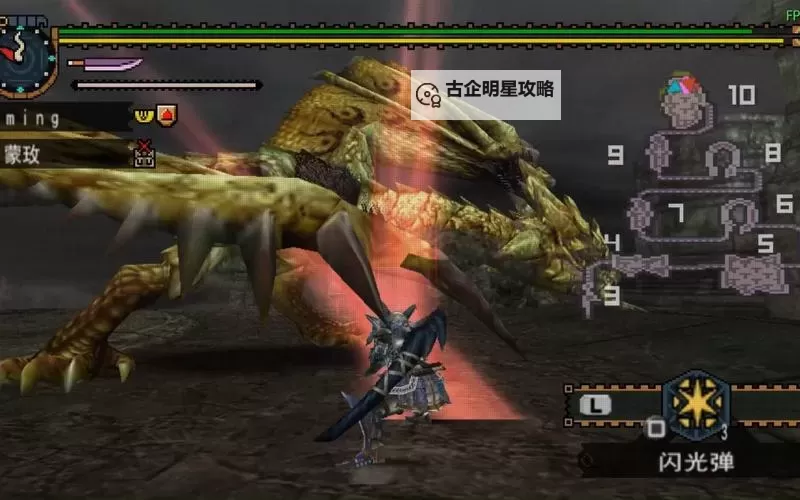Click the crossed-out cat icon beside 蒙玫
This screenshot has width=800, height=500.
(144, 153)
